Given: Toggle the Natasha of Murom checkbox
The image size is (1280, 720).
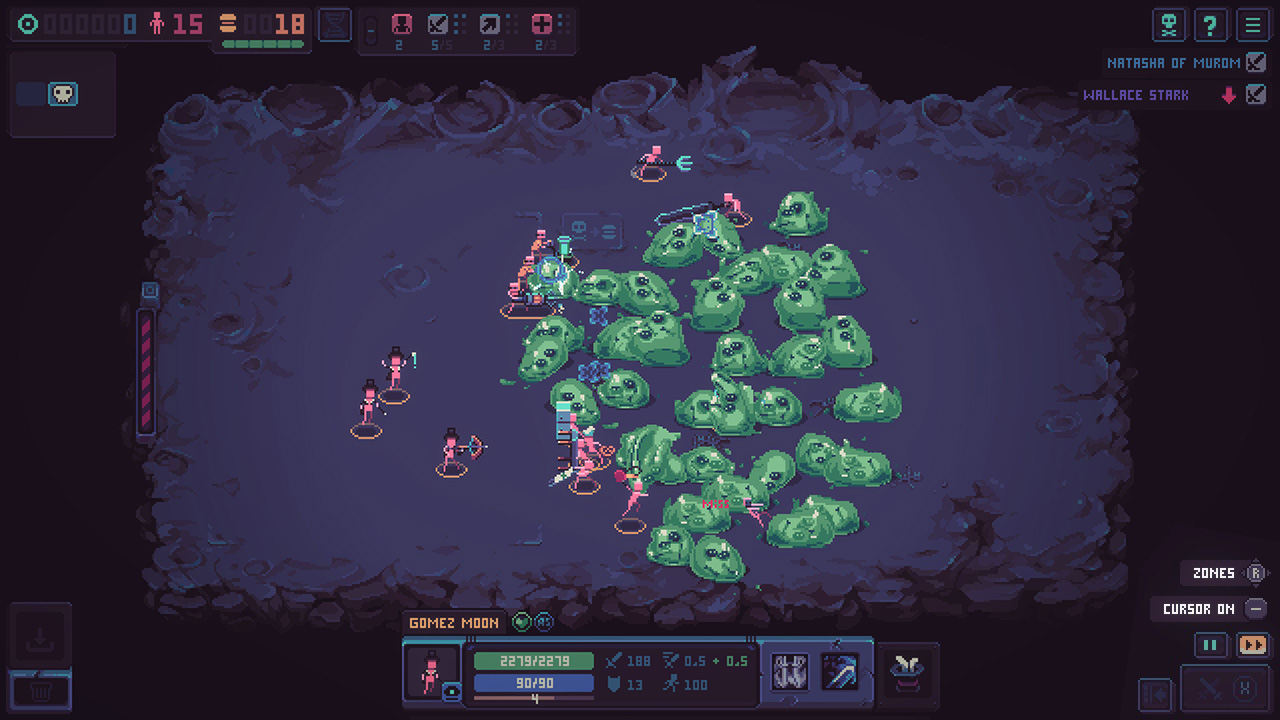Looking at the screenshot, I should tap(1255, 62).
